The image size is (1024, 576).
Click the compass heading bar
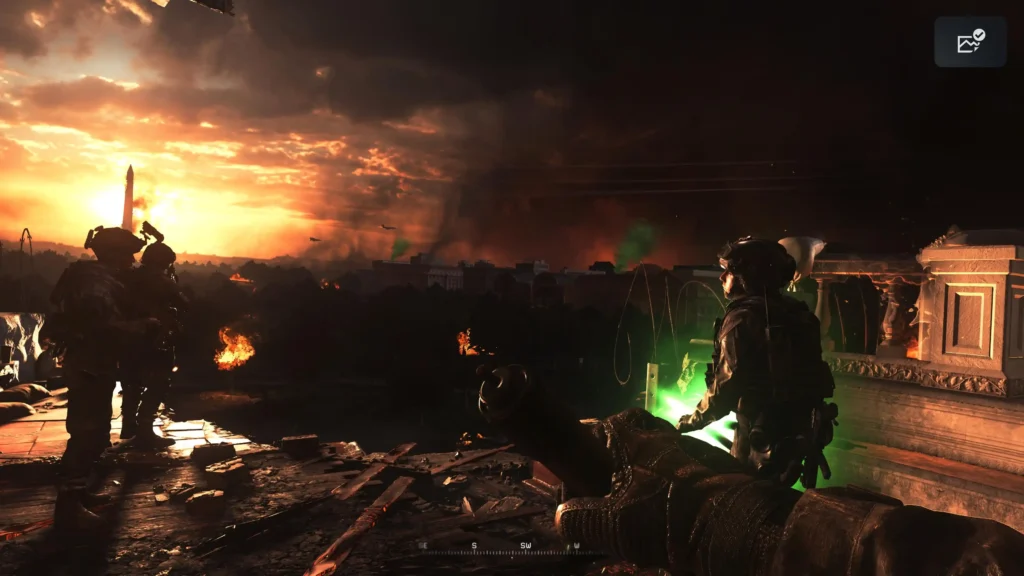(502, 547)
